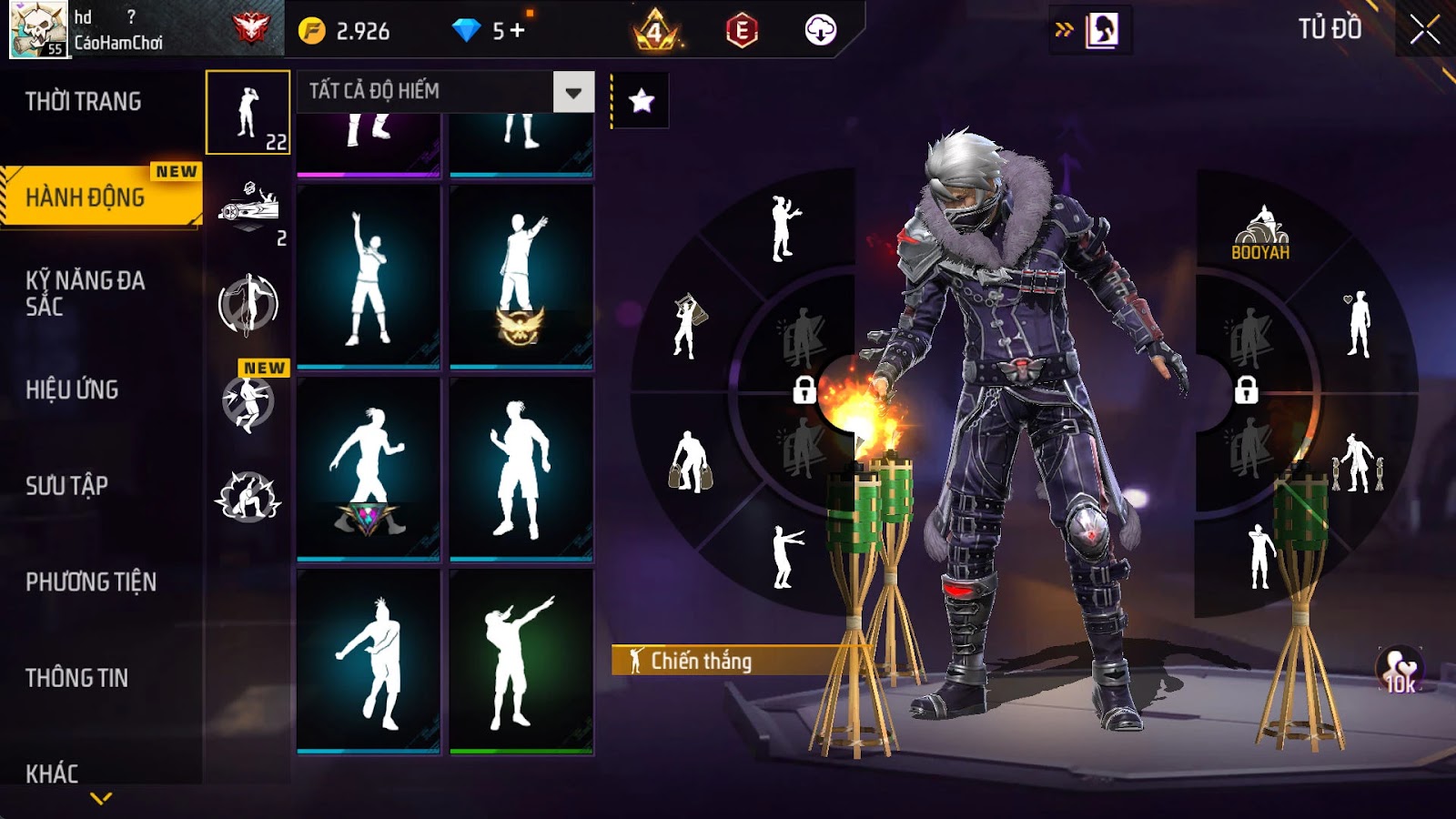The image size is (1456, 819).
Task: Open the THỜI TRANG category
Action: point(84,101)
